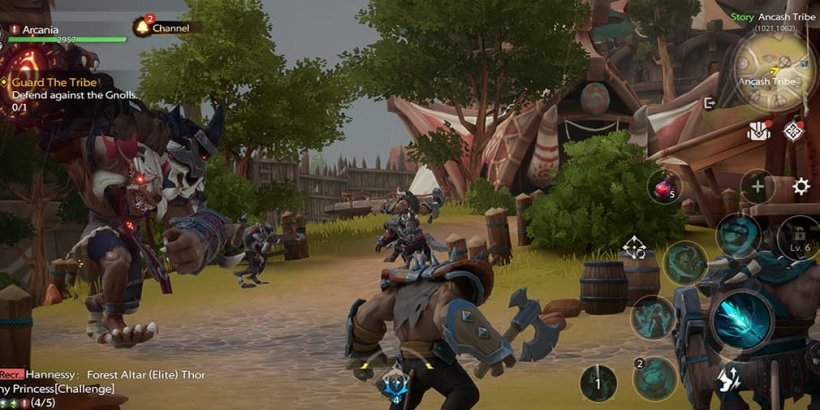Viewport: 820px width, 410px height.
Task: Open the gift box icon under the minimap
Action: pos(759,131)
